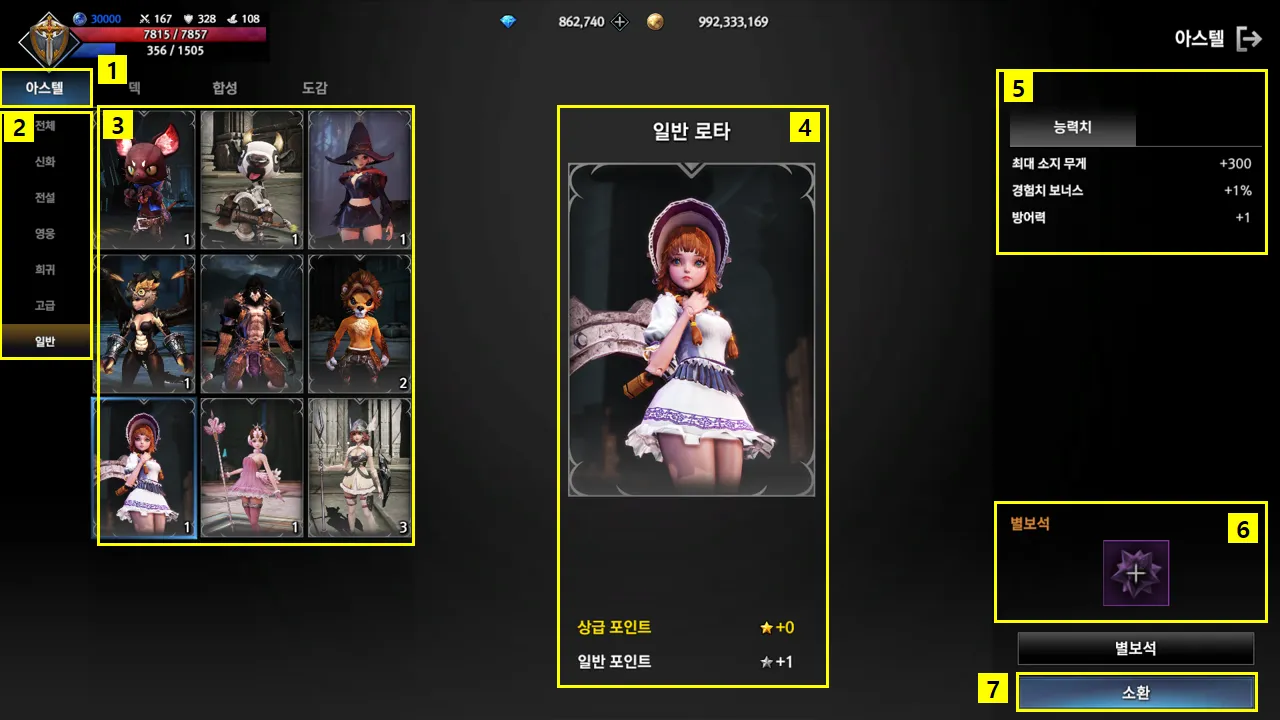
Task: Open the 합성 tab
Action: point(225,88)
